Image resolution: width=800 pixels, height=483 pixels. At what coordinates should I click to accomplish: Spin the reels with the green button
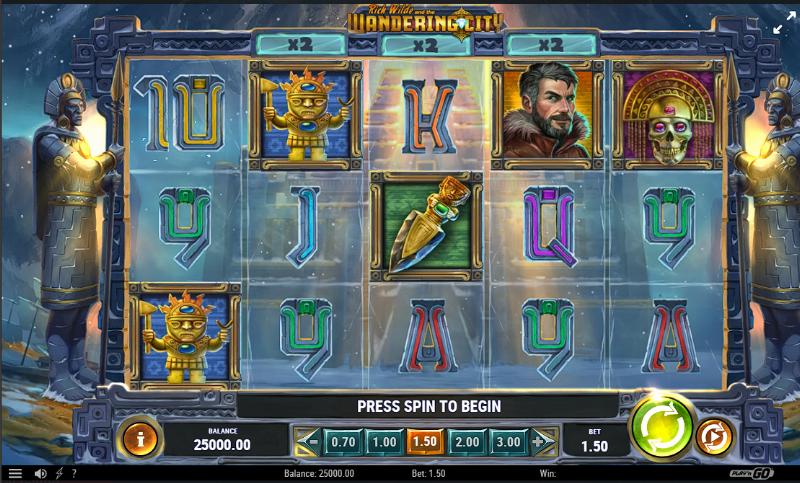(x=662, y=427)
